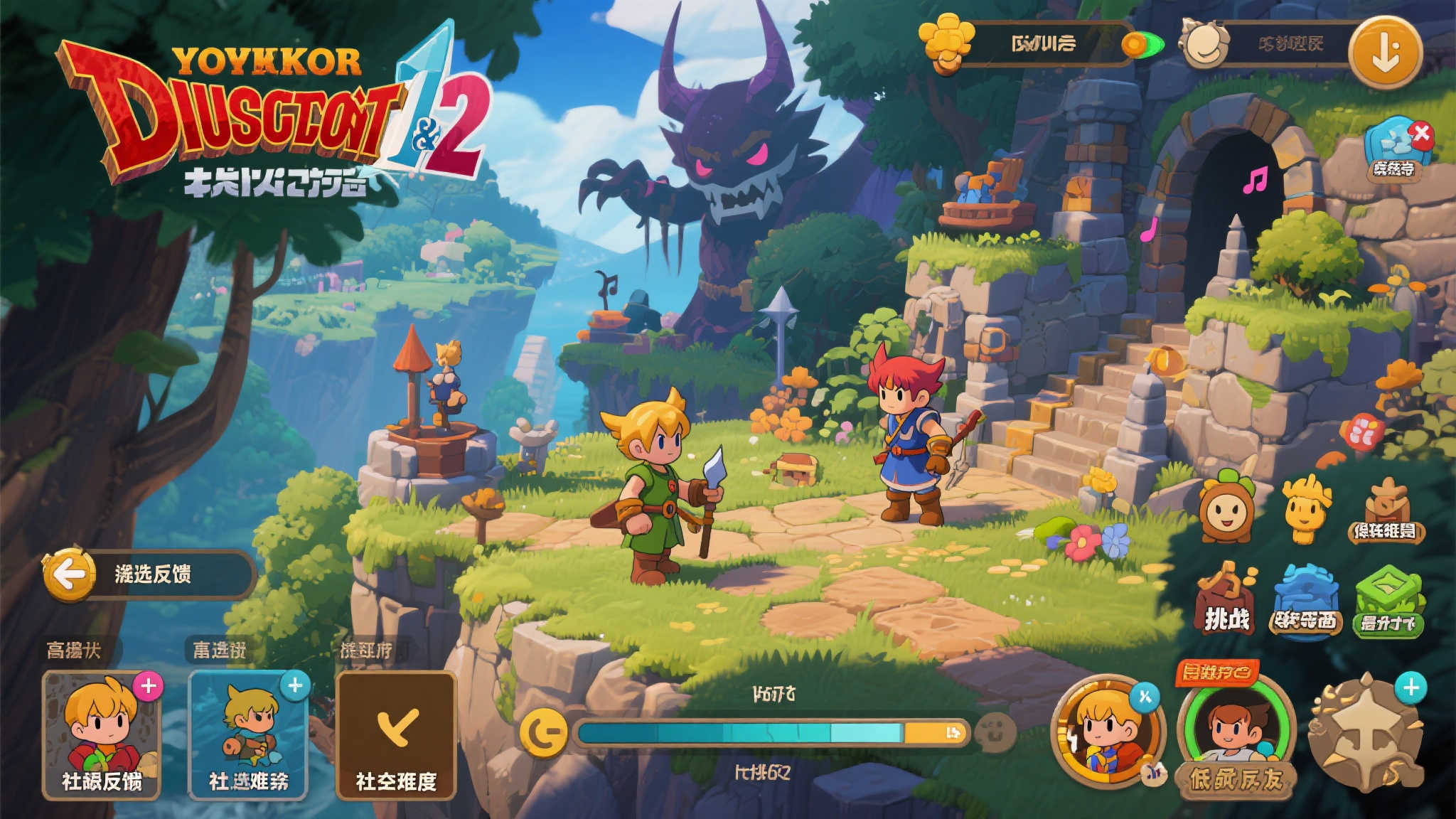
Task: Open the green cube icon
Action: coord(1388,601)
